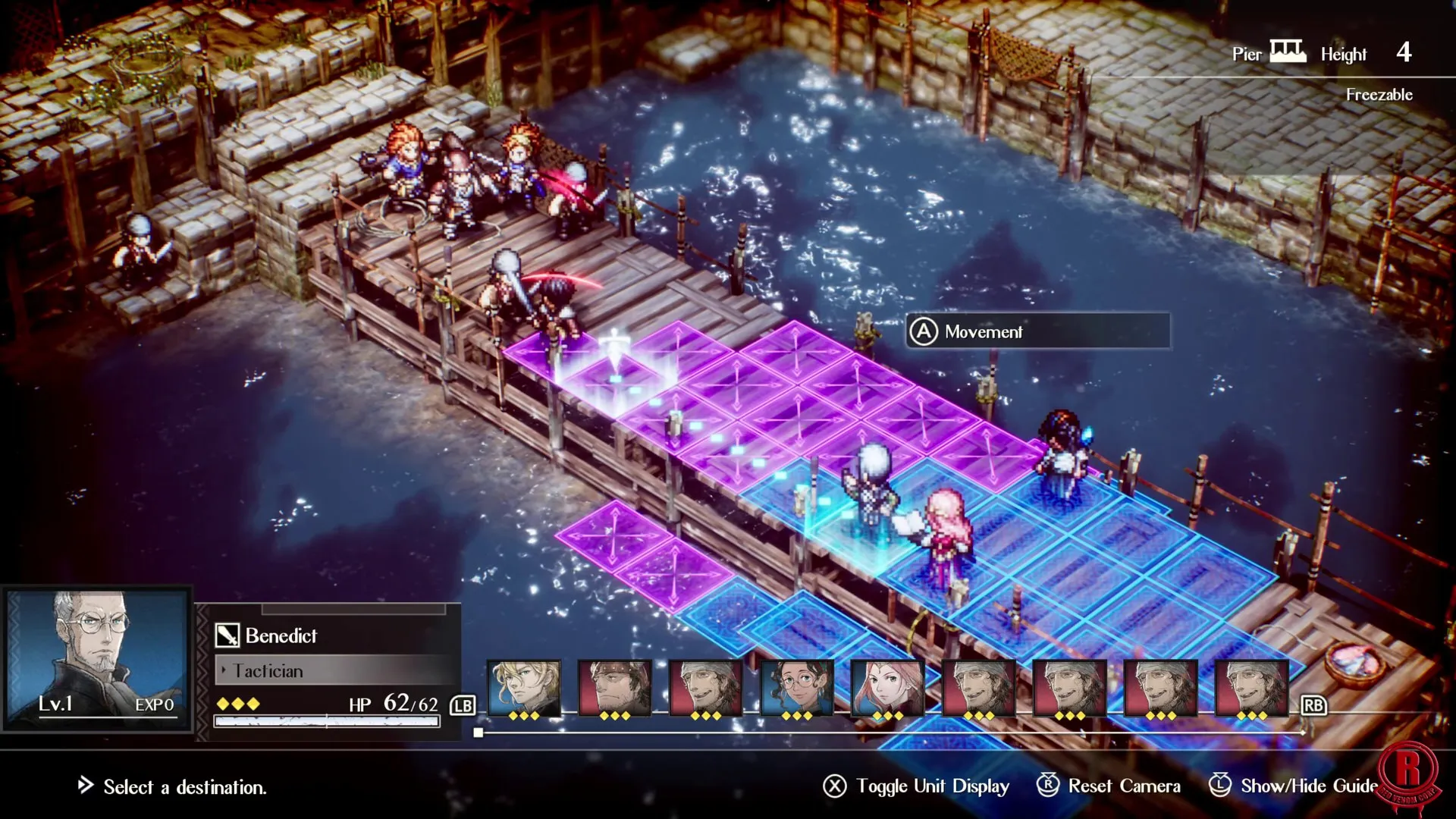Choose the glasses-wearing woman's turn-order portrait
1456x819 pixels.
click(x=796, y=687)
